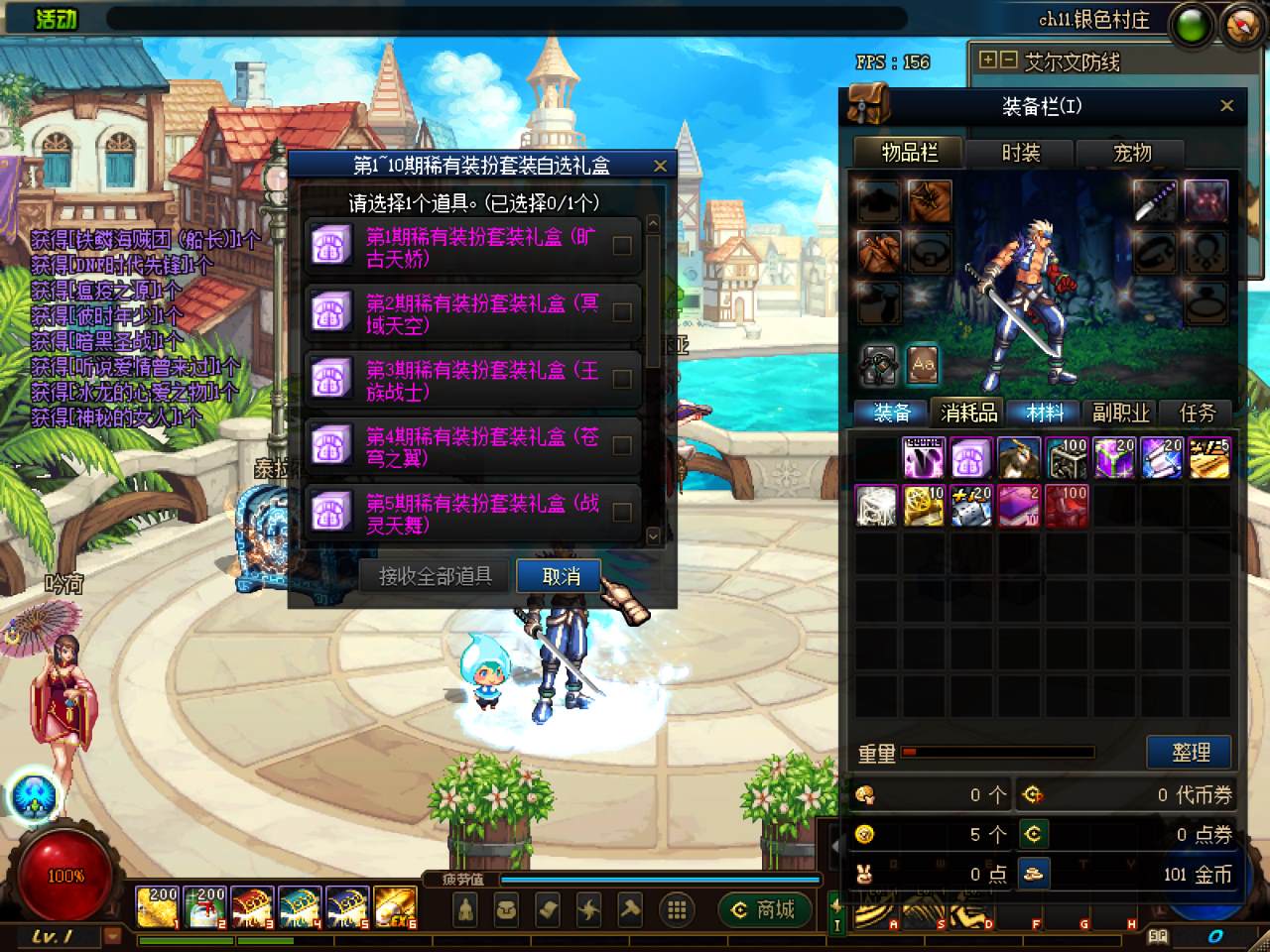This screenshot has height=952, width=1270.
Task: Open the 活动 events menu
Action: tap(57, 18)
